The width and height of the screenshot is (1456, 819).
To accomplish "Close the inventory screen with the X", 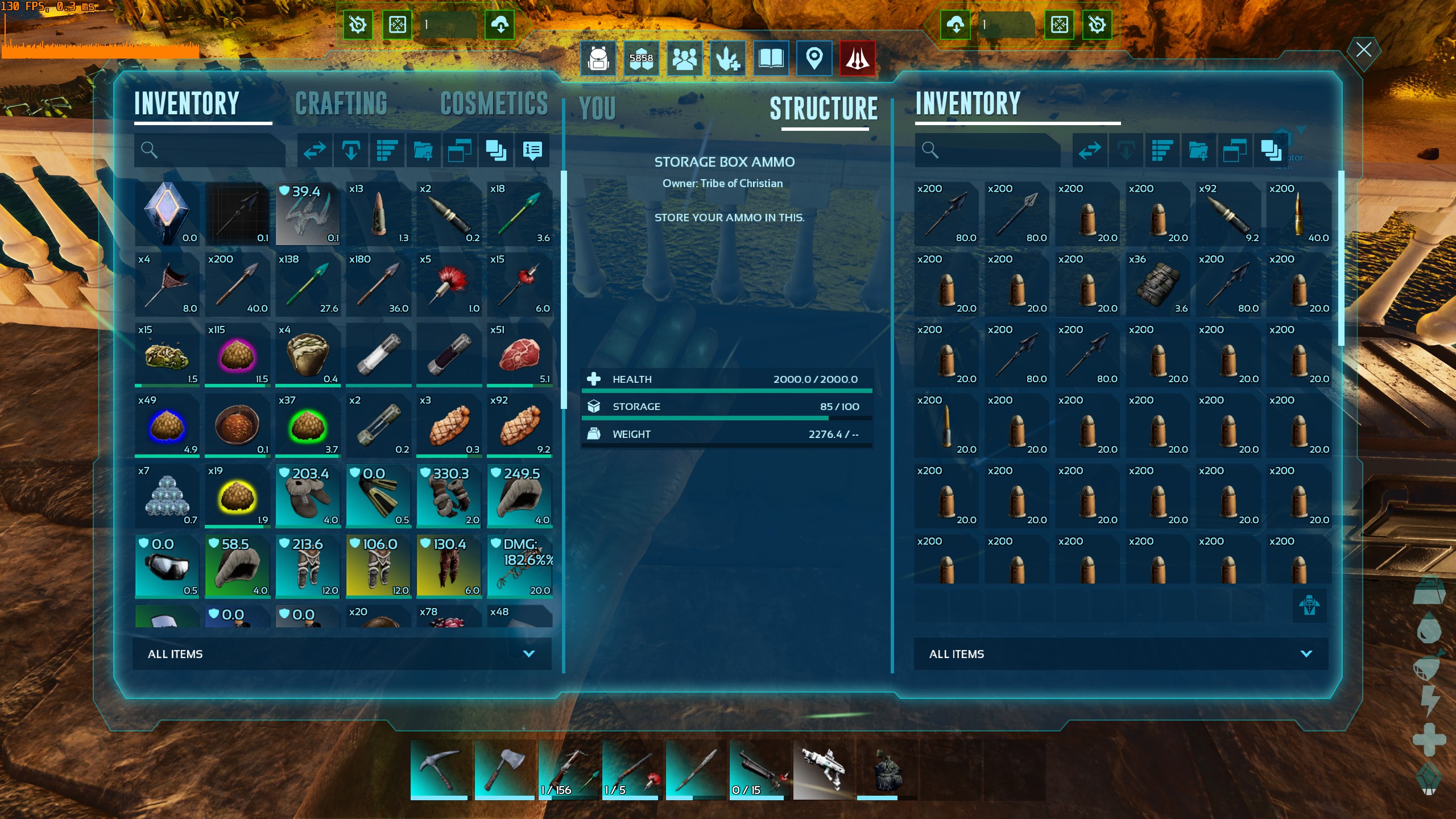I will pyautogui.click(x=1363, y=50).
